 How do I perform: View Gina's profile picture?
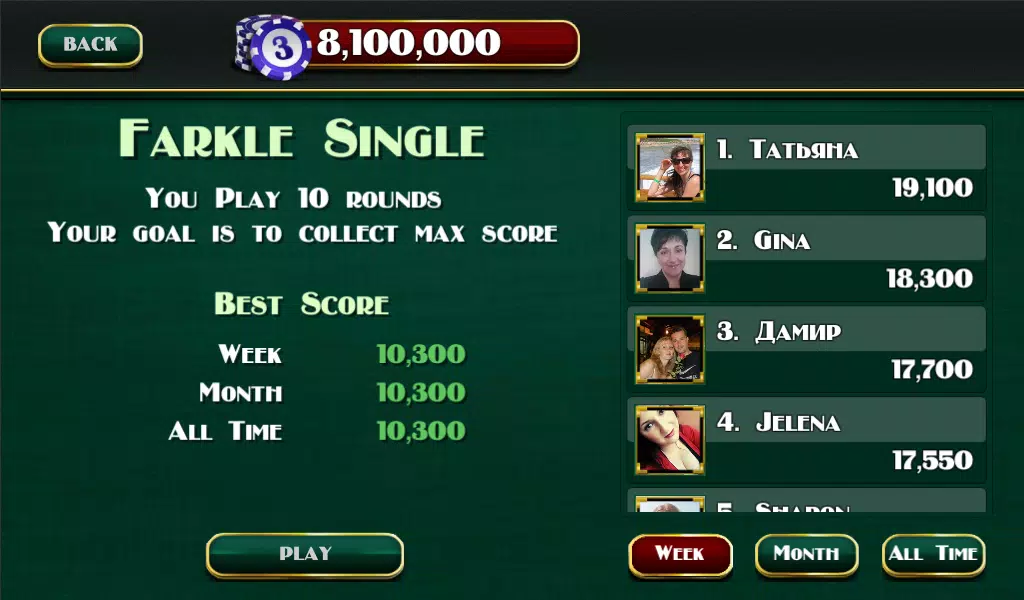tap(670, 258)
